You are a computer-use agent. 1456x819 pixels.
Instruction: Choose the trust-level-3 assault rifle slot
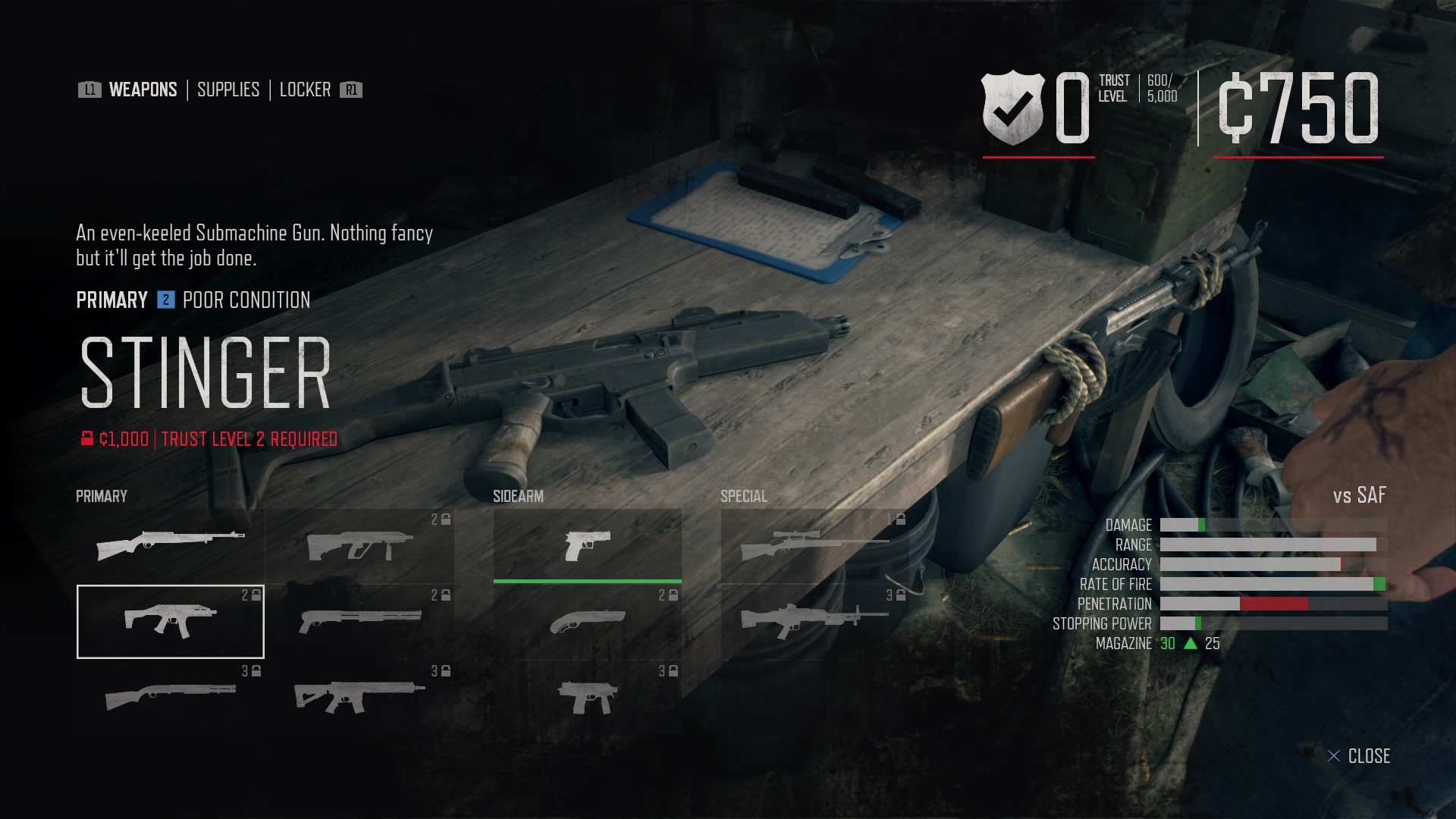coord(360,696)
